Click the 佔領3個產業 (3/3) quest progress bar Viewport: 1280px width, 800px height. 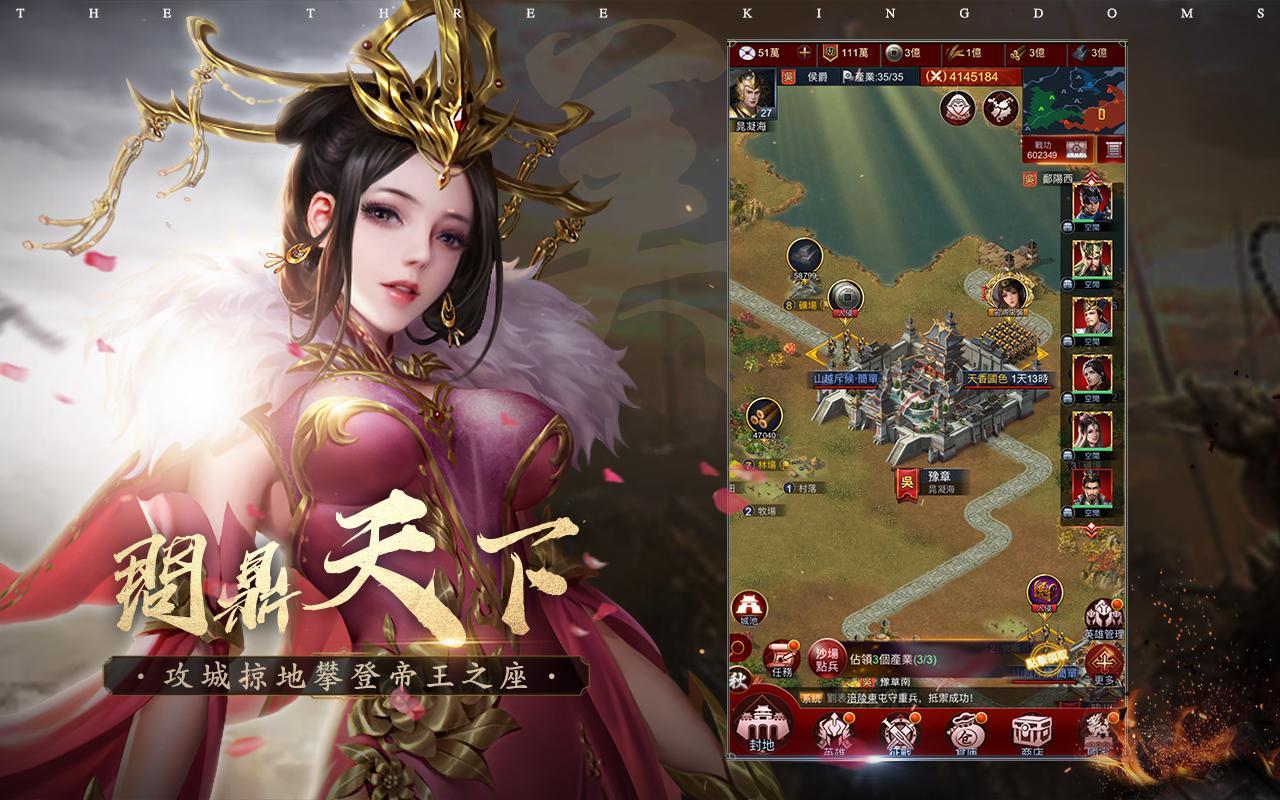point(893,659)
